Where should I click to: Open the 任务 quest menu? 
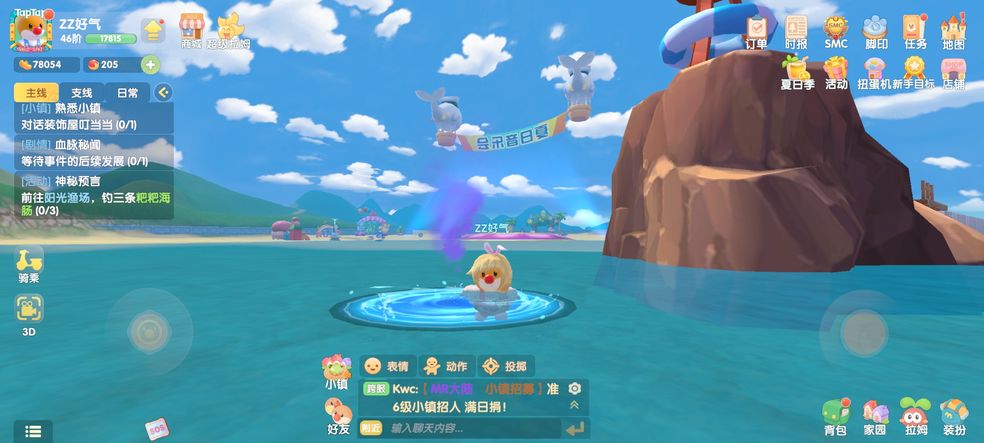click(915, 31)
